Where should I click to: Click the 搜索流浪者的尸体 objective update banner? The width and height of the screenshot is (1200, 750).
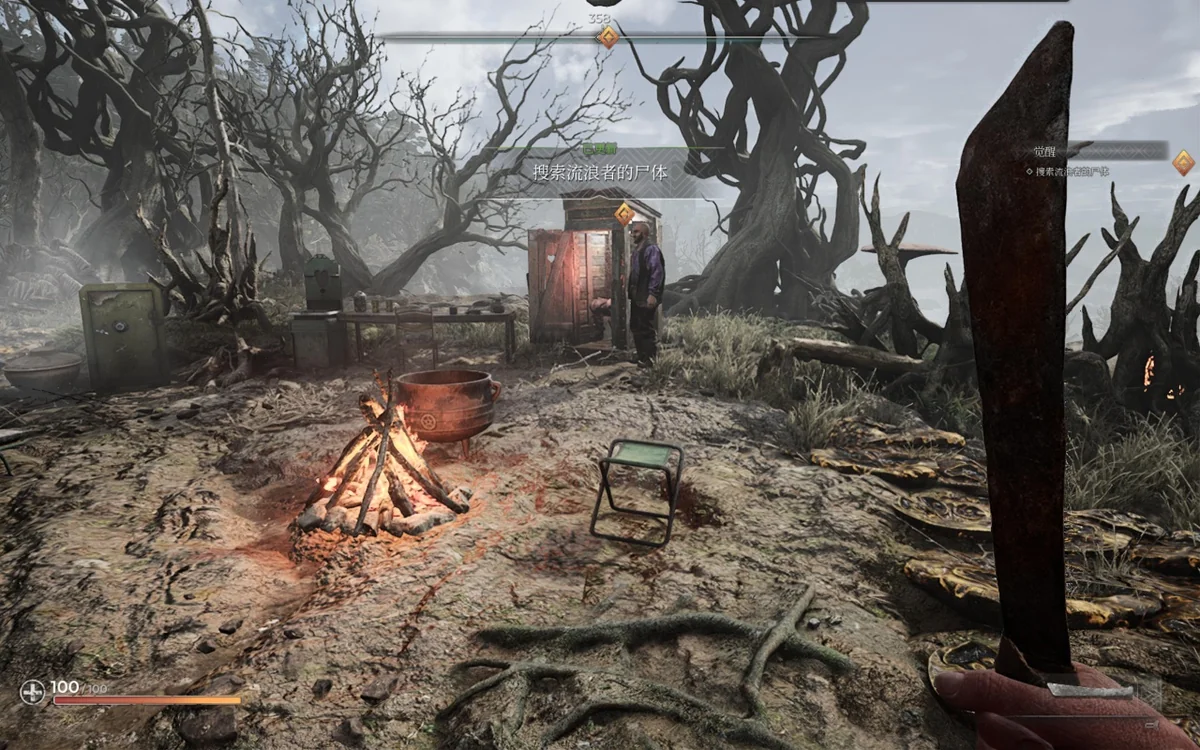(x=599, y=172)
